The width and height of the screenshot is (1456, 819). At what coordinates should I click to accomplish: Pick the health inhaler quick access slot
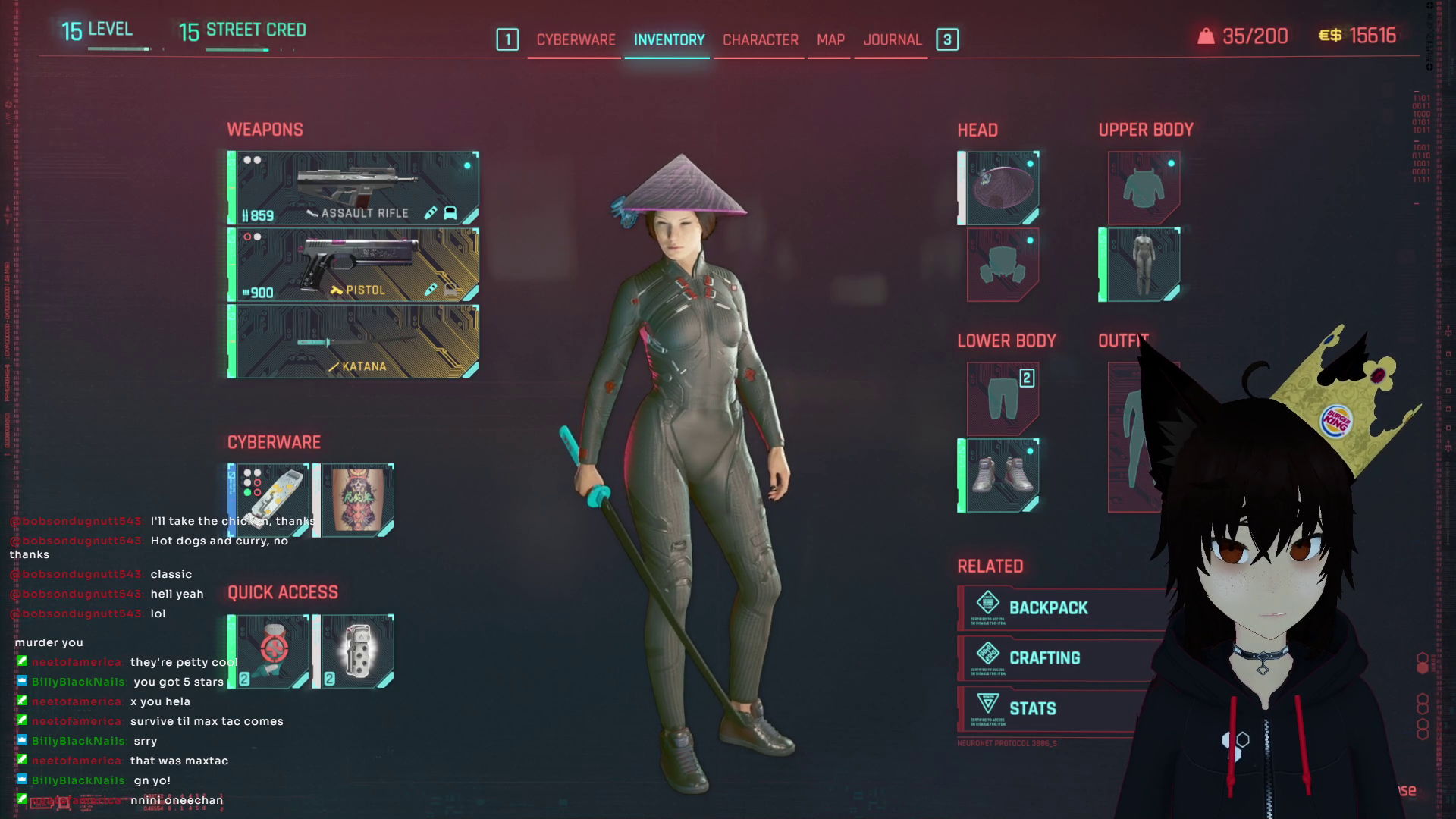pyautogui.click(x=270, y=651)
